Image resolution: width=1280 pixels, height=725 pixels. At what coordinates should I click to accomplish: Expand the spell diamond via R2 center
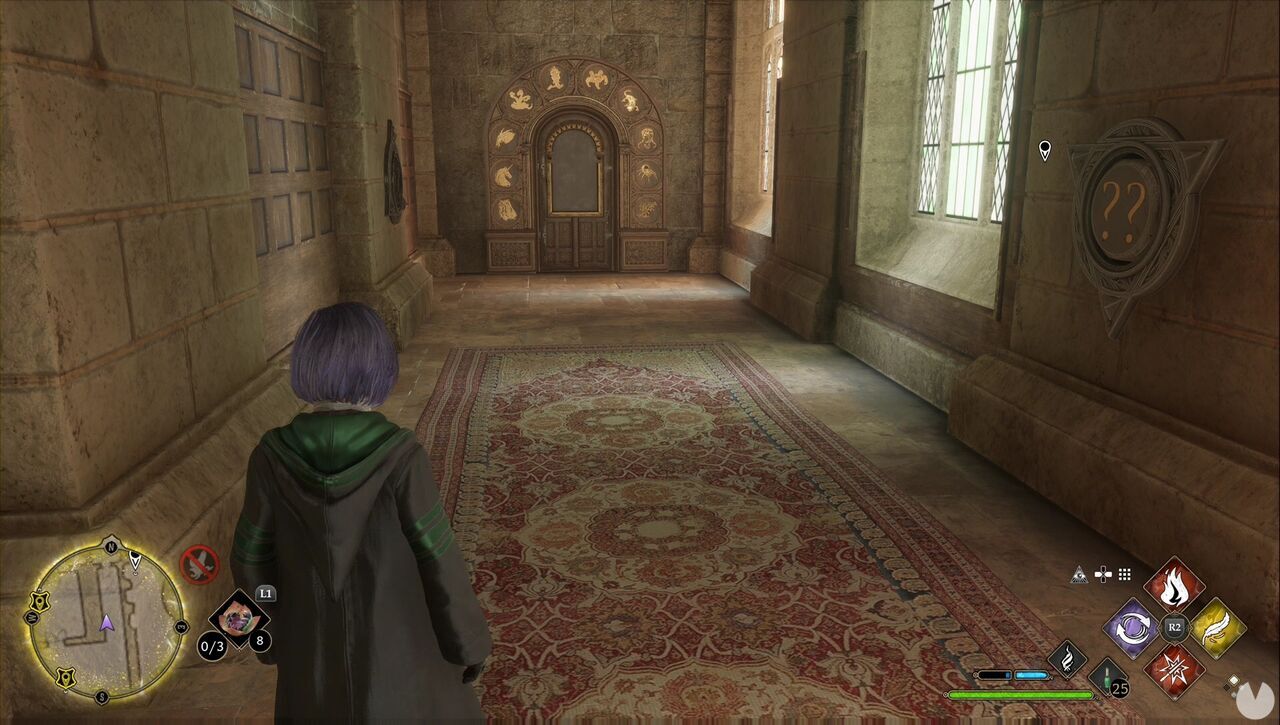click(1174, 627)
